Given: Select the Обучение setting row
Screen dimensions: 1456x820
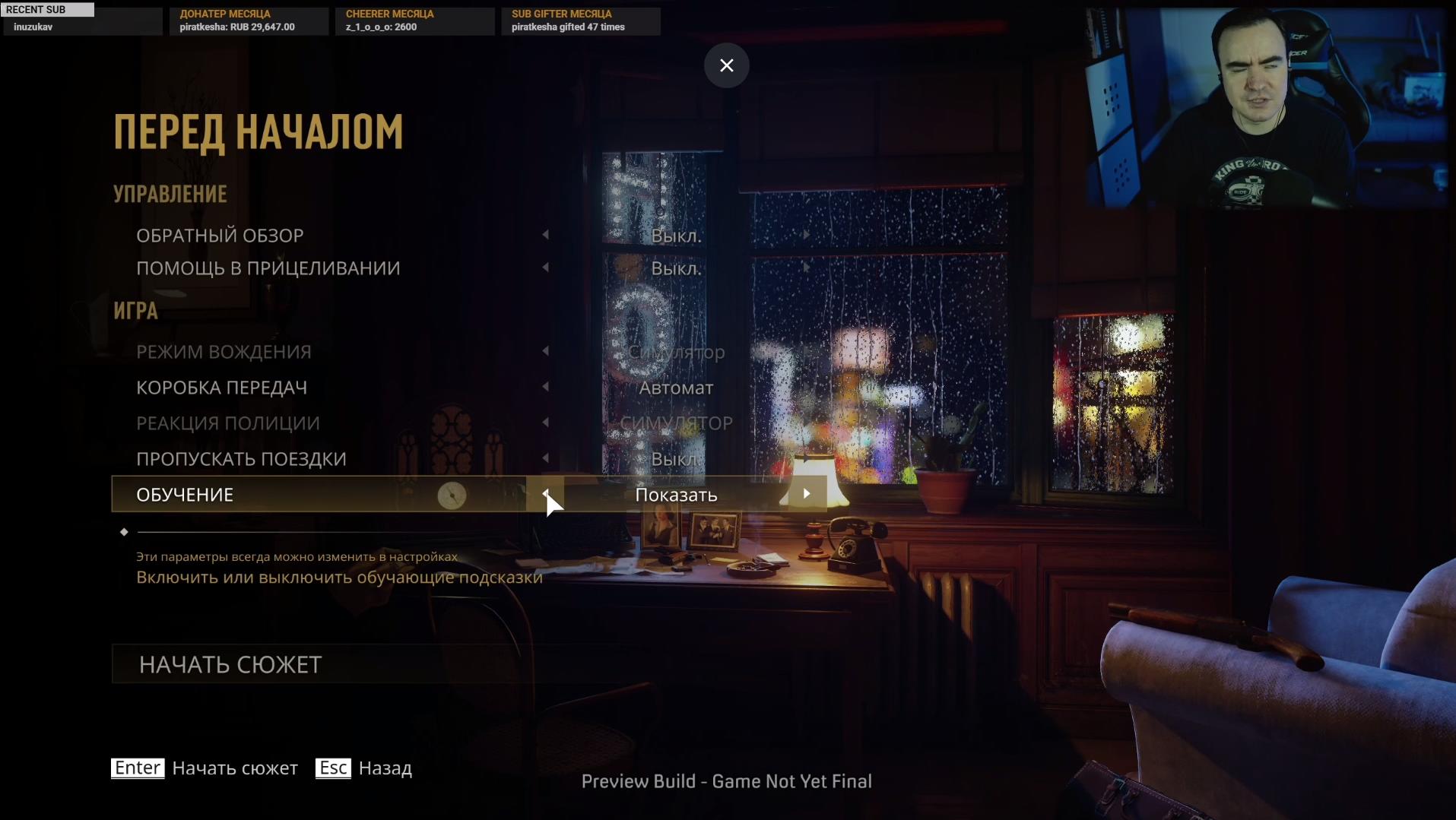Looking at the screenshot, I should pos(185,495).
